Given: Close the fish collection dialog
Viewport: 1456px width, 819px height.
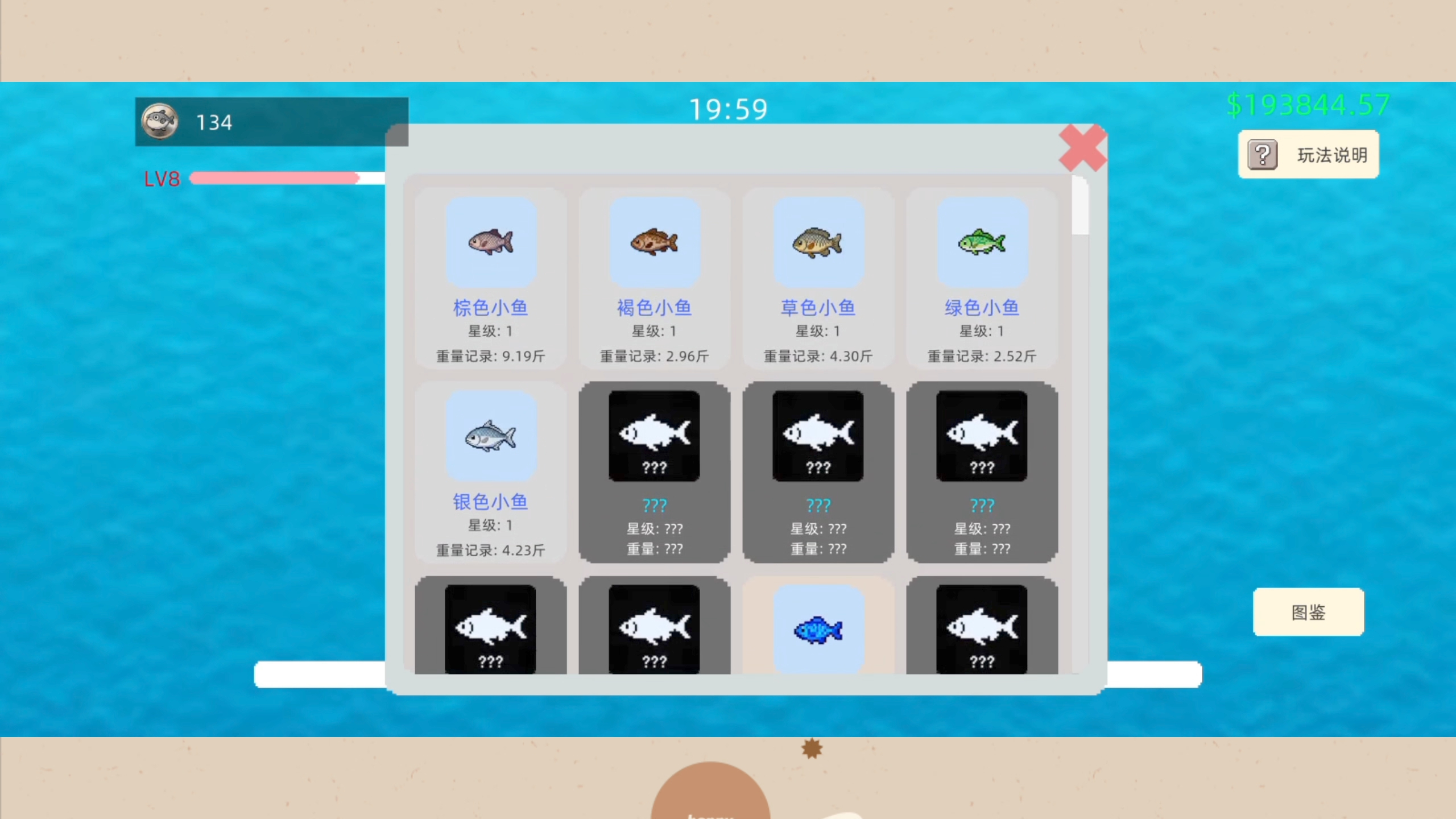Looking at the screenshot, I should tap(1082, 148).
